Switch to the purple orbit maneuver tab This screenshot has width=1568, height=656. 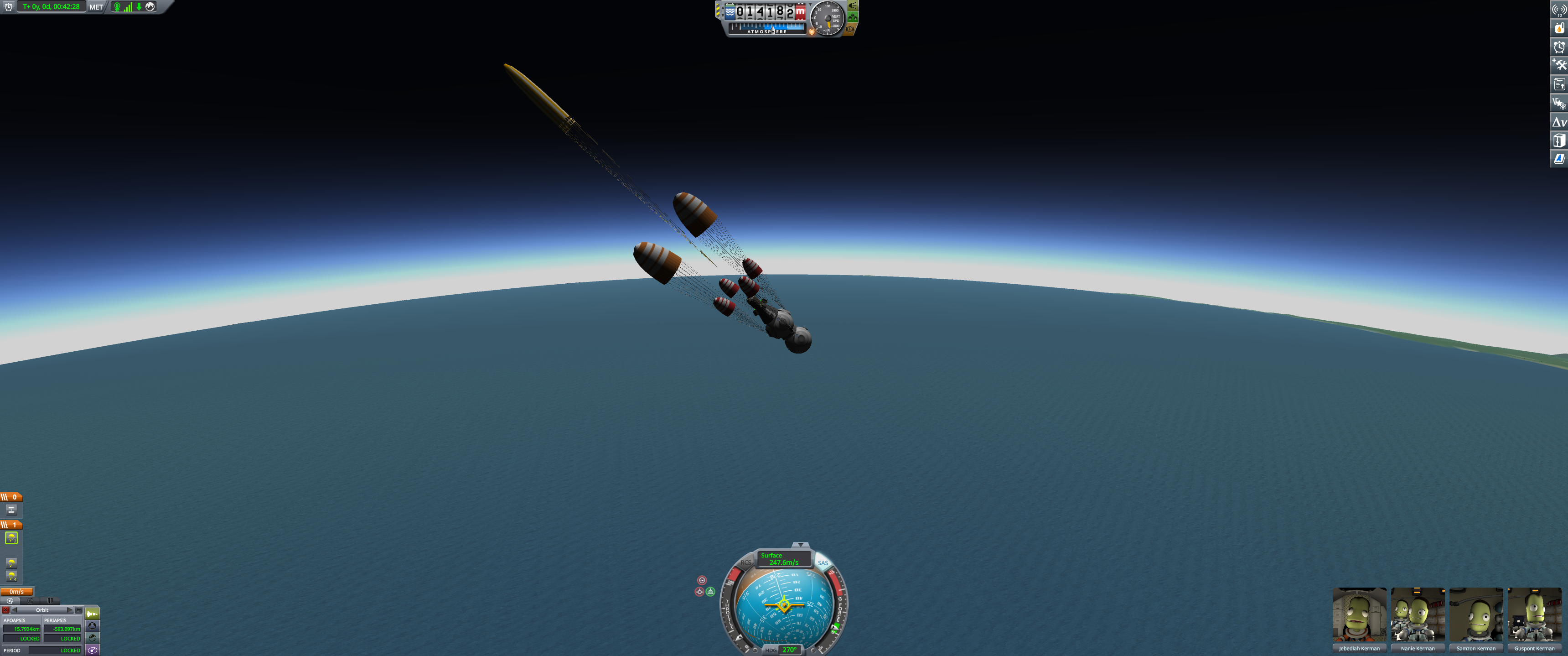93,650
